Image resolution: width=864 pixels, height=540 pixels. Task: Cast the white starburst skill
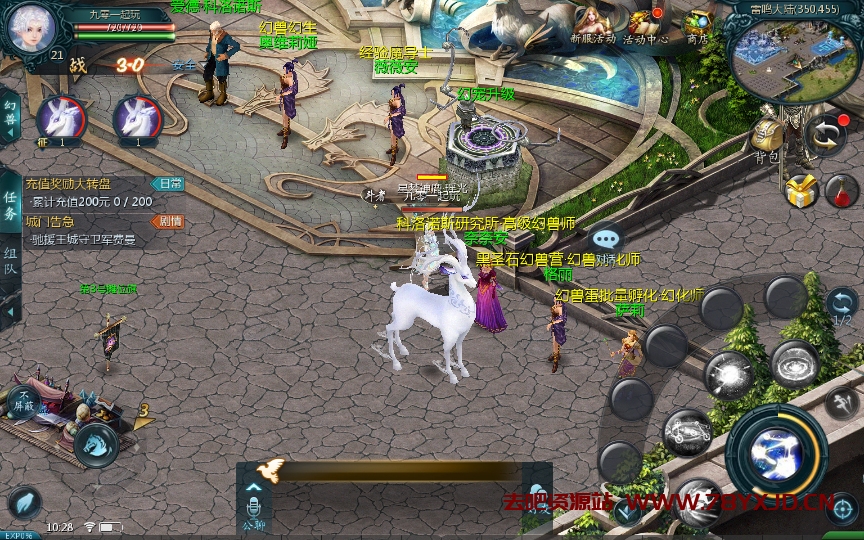729,375
